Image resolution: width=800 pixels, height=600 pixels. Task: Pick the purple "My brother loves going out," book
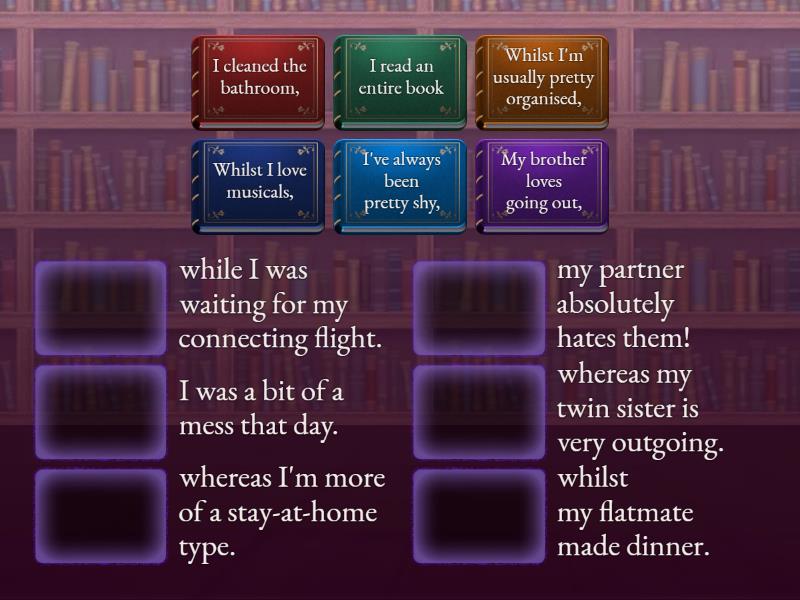pyautogui.click(x=542, y=186)
